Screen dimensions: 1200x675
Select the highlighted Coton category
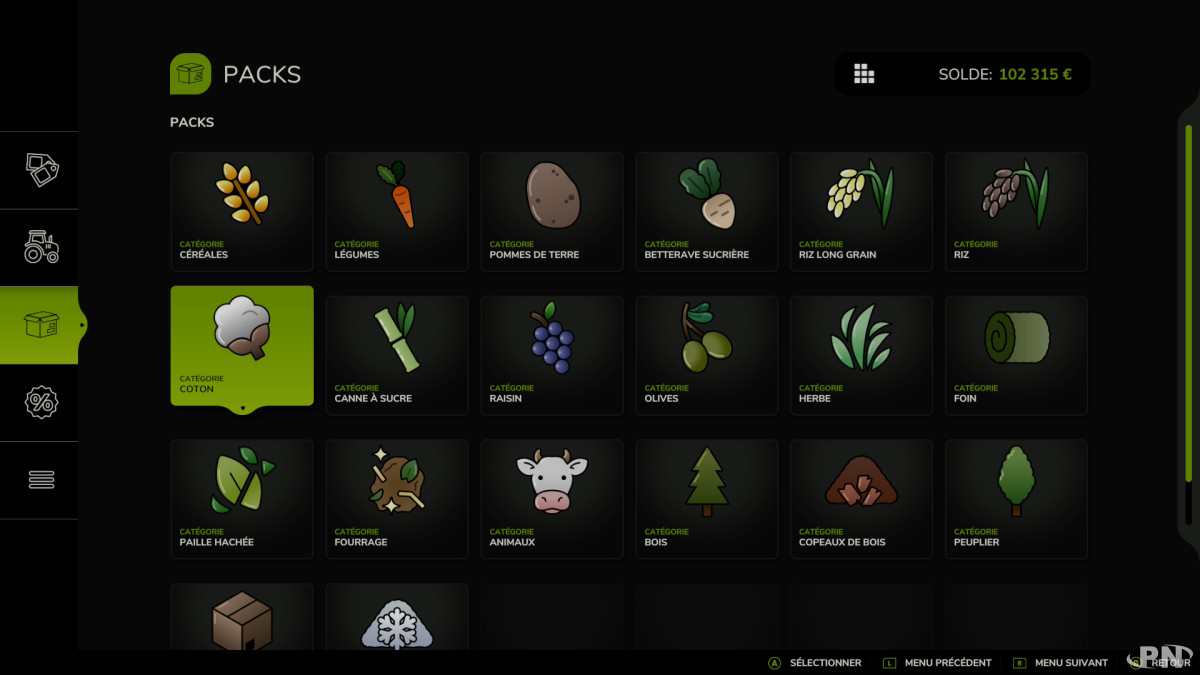(x=242, y=346)
